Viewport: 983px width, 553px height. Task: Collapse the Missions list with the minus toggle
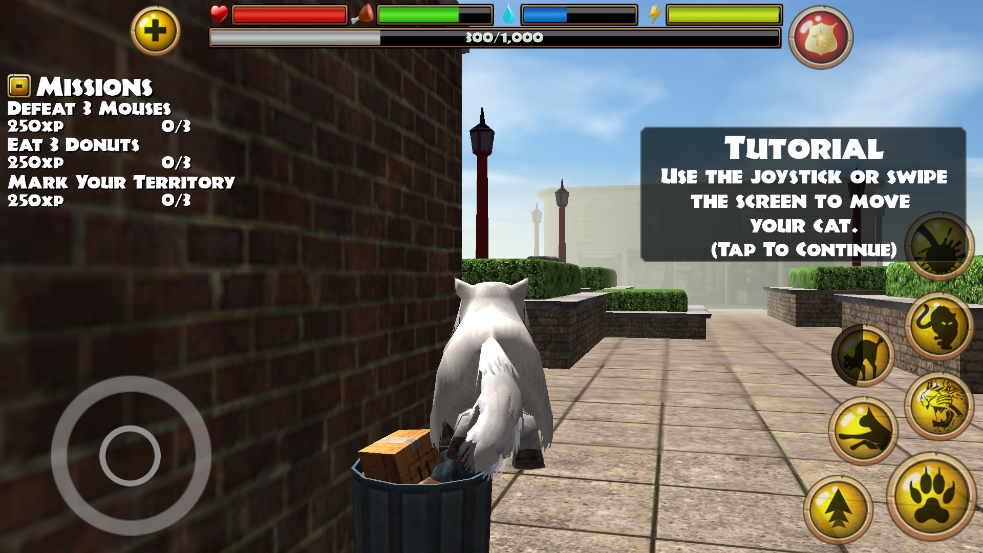pyautogui.click(x=19, y=86)
